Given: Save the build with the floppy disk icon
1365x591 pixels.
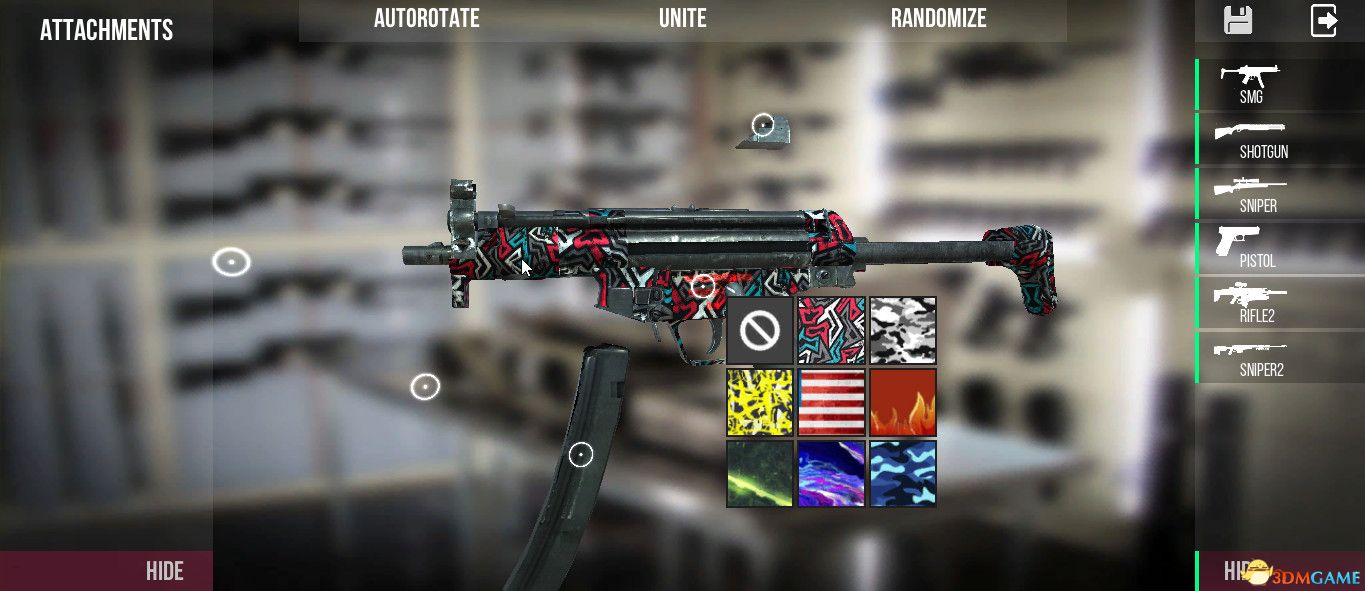Looking at the screenshot, I should coord(1238,20).
